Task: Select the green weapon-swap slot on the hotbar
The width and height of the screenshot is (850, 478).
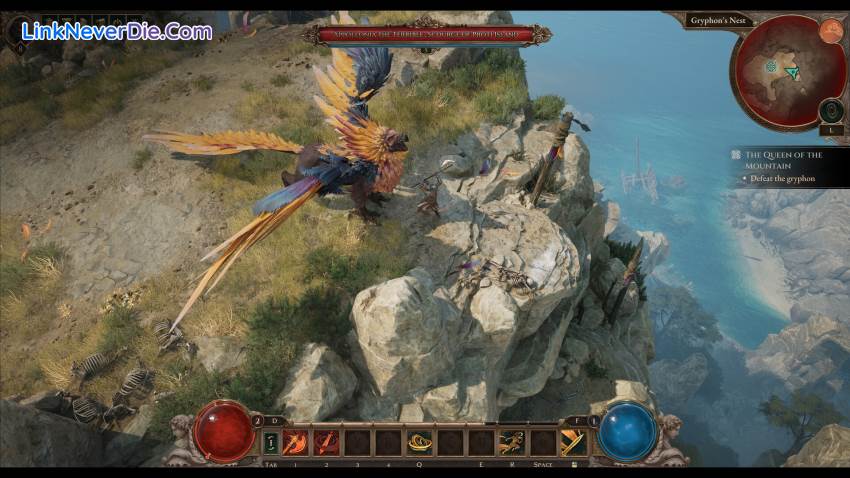Action: 271,442
